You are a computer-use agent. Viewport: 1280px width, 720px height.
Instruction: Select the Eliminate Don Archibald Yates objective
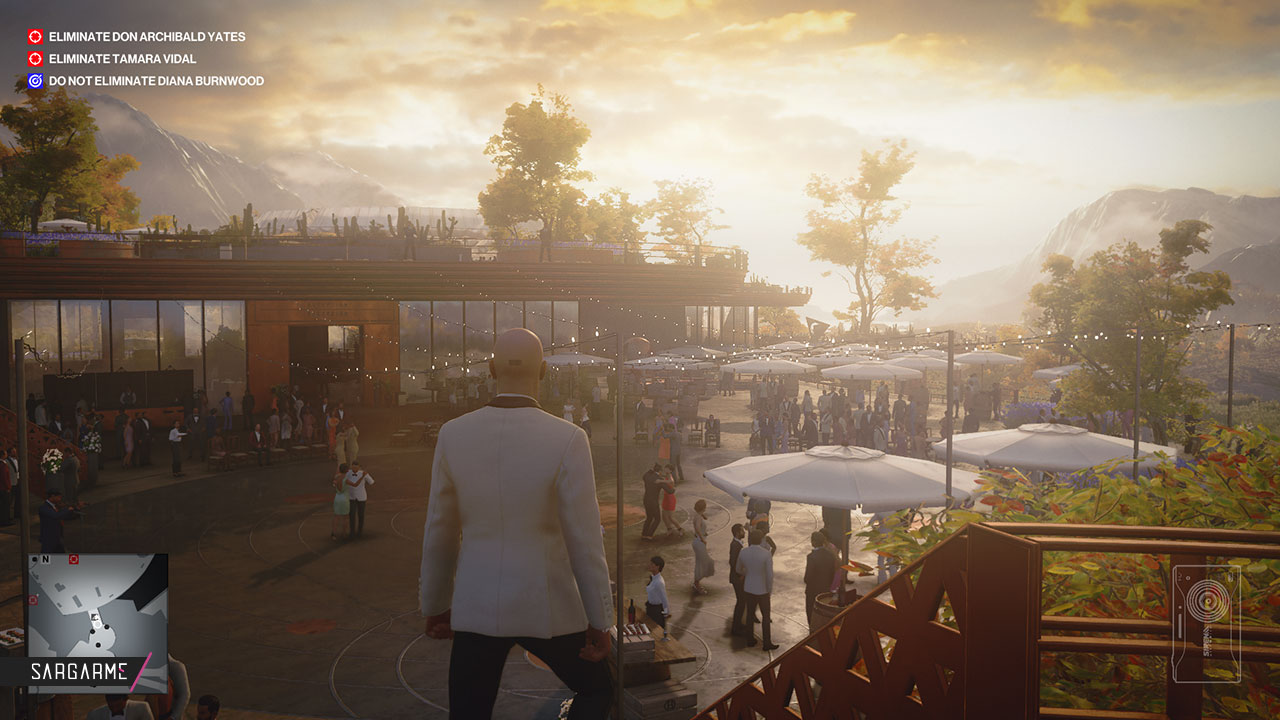coord(146,37)
